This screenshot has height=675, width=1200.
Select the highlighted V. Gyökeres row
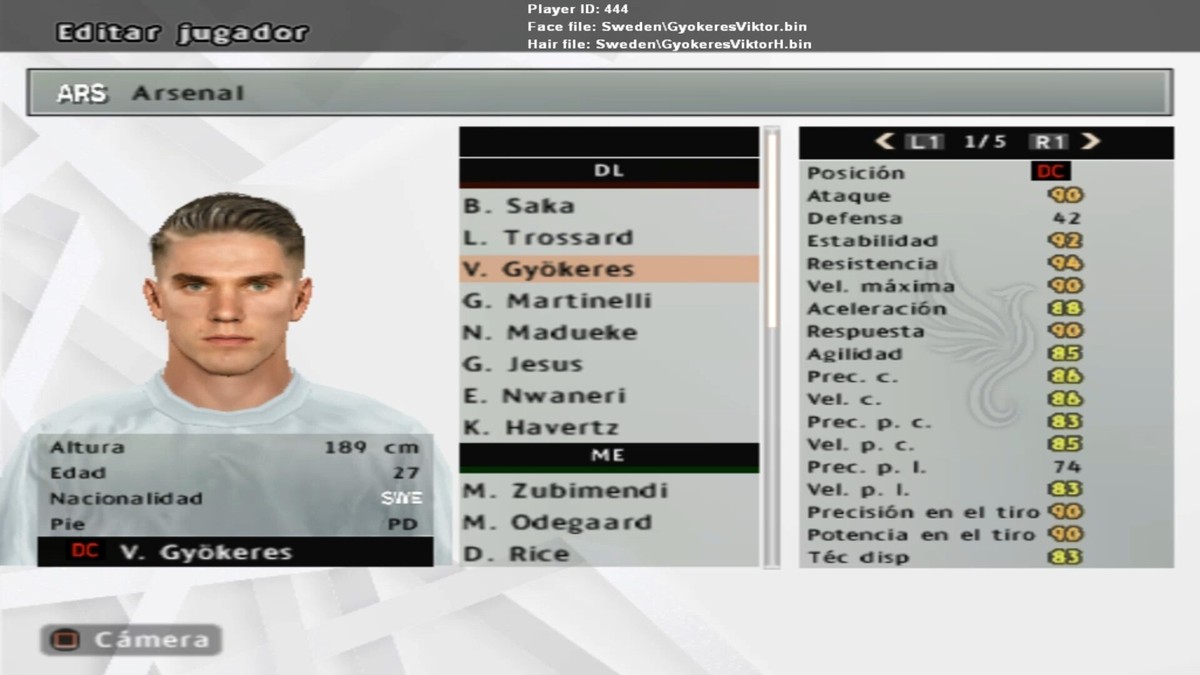pos(608,269)
